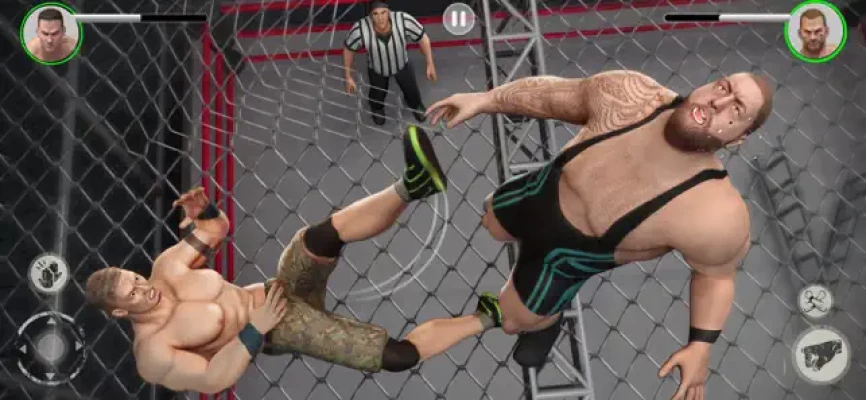Screen dimensions: 866x400
Task: Hit the large fist punch button
Action: pyautogui.click(x=821, y=355)
